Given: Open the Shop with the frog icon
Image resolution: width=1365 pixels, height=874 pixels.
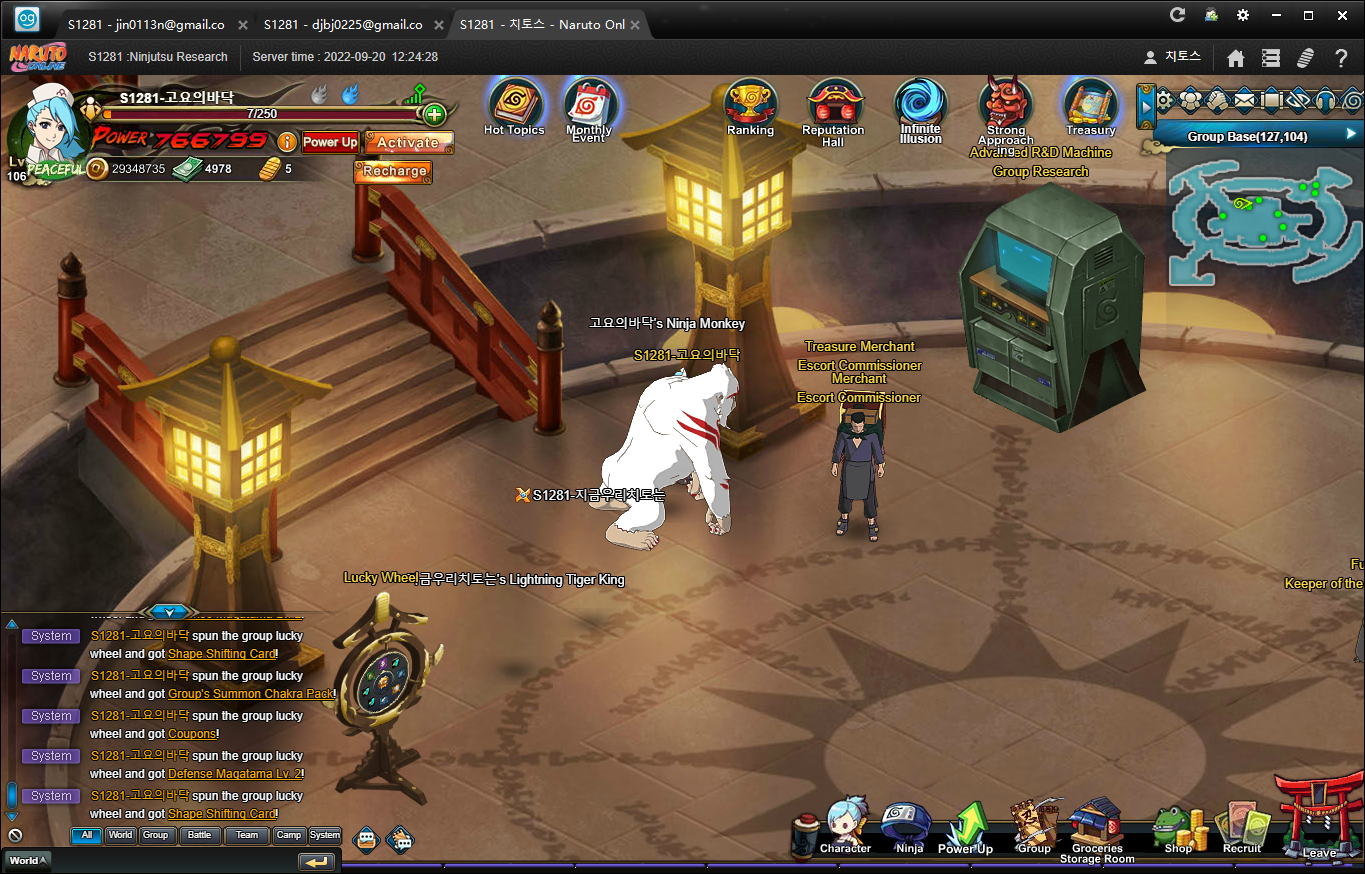Looking at the screenshot, I should 1178,828.
